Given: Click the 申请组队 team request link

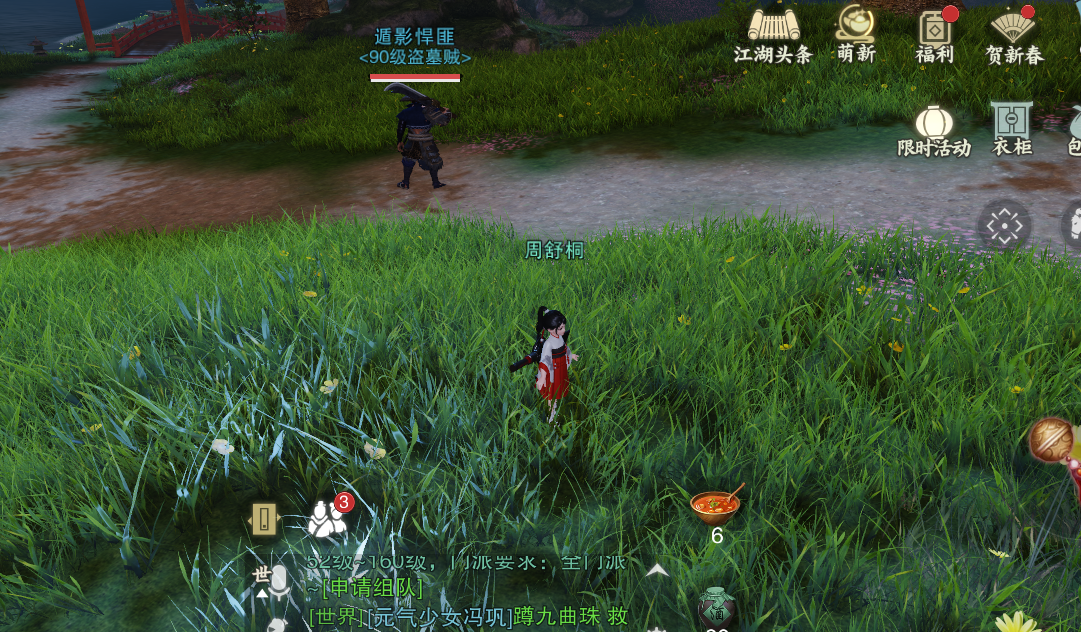Looking at the screenshot, I should 372,588.
